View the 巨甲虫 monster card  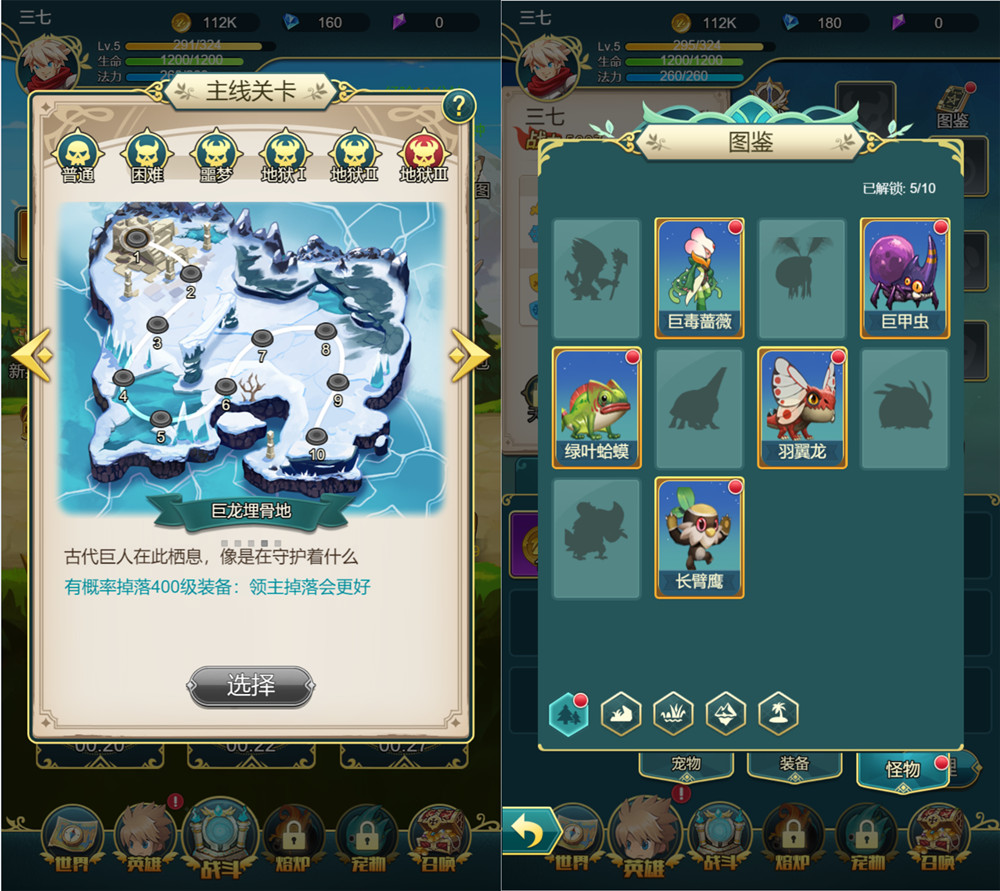(x=905, y=278)
